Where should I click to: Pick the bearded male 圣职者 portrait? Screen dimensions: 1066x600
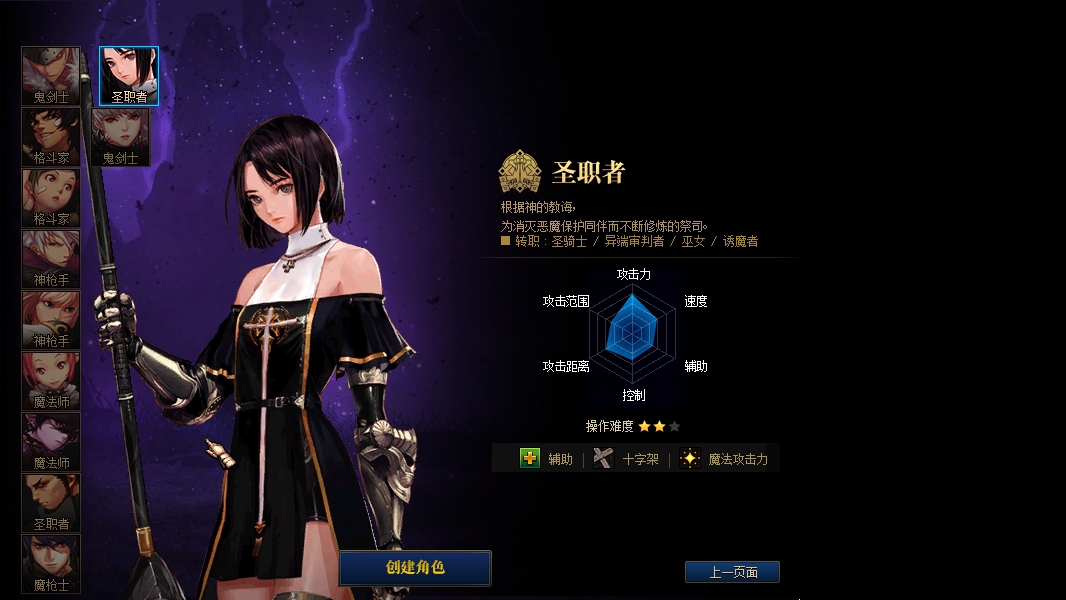click(x=51, y=502)
